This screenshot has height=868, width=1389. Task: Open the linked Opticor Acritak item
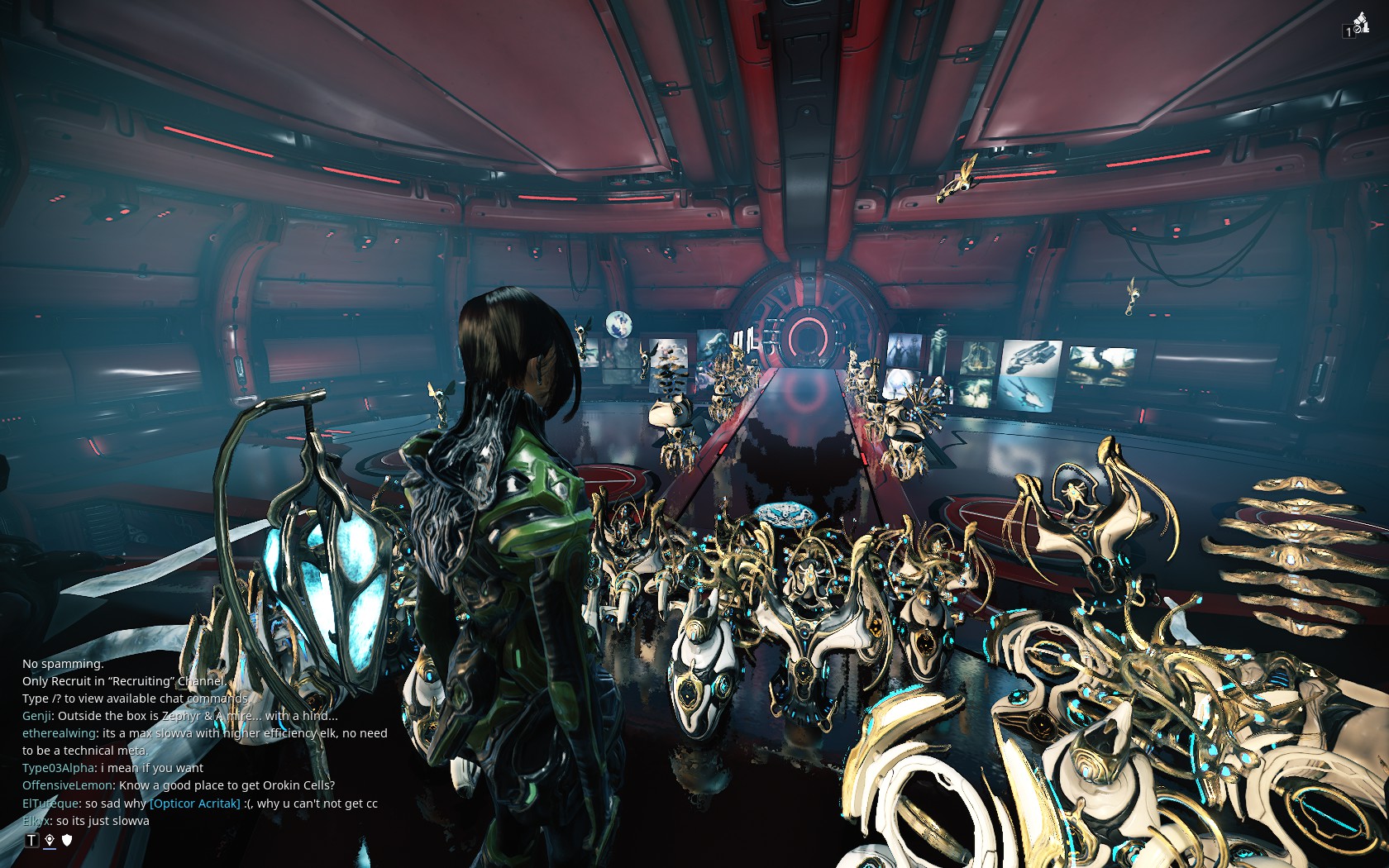pyautogui.click(x=195, y=804)
